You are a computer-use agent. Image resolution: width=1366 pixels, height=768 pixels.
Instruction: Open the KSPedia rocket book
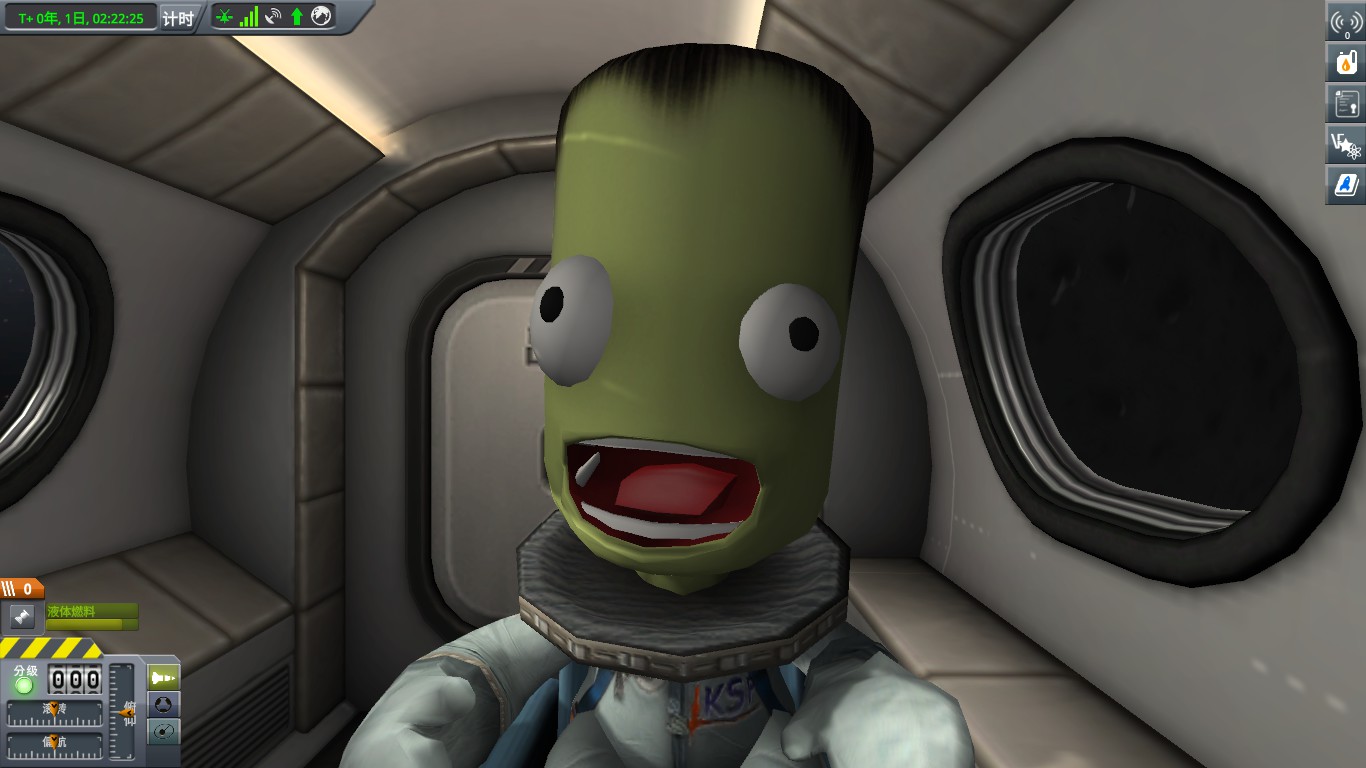(1346, 185)
